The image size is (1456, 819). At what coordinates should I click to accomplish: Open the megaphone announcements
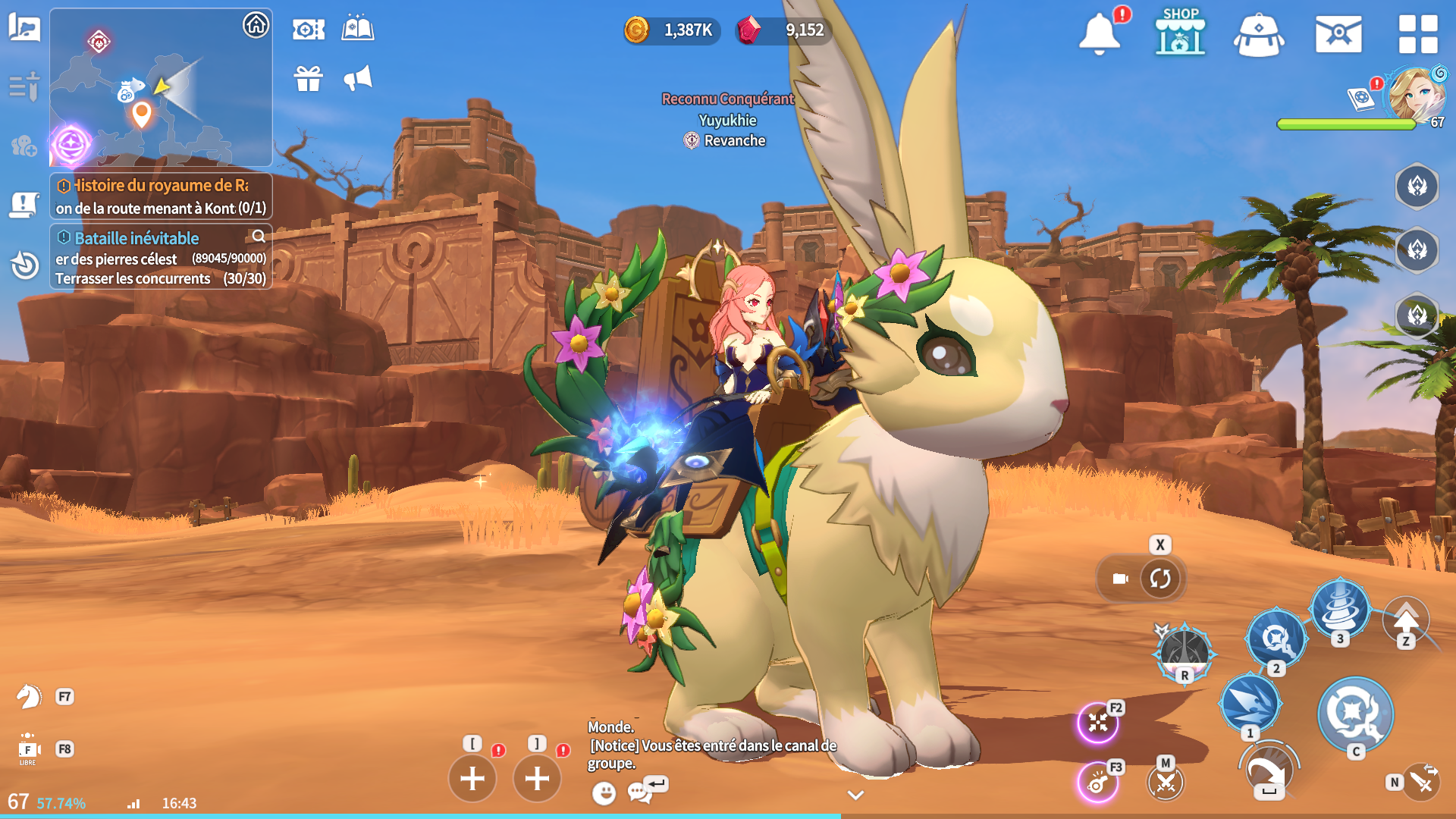coord(358,78)
